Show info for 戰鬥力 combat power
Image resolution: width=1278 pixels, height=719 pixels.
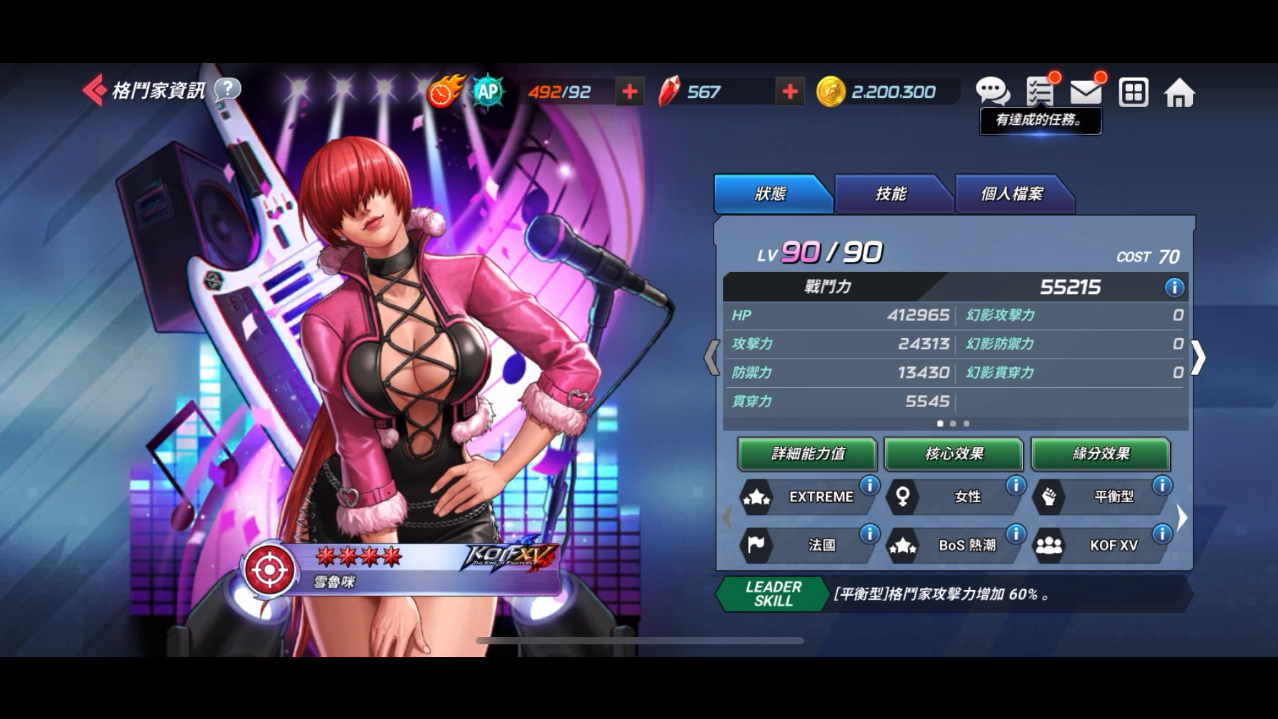point(1174,288)
